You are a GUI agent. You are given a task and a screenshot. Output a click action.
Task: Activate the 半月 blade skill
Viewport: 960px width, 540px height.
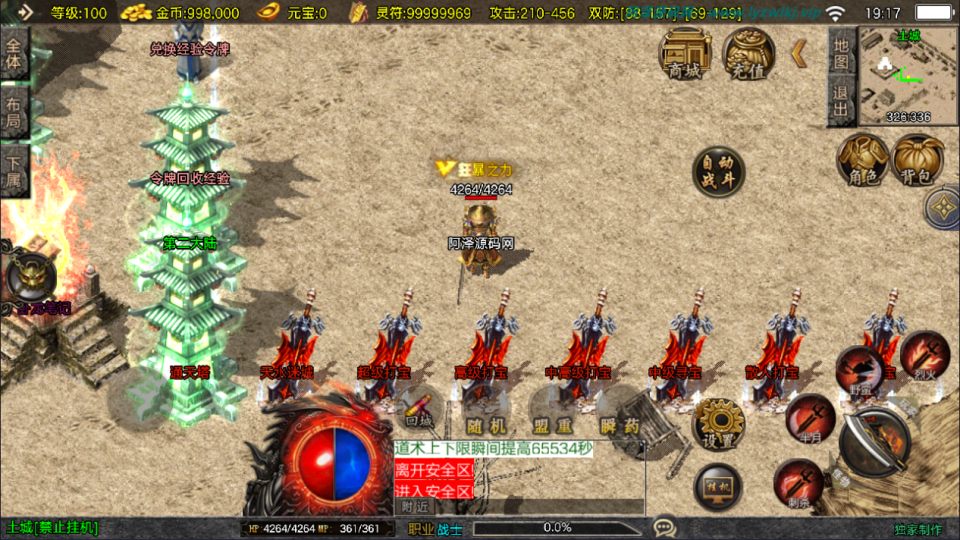(810, 419)
